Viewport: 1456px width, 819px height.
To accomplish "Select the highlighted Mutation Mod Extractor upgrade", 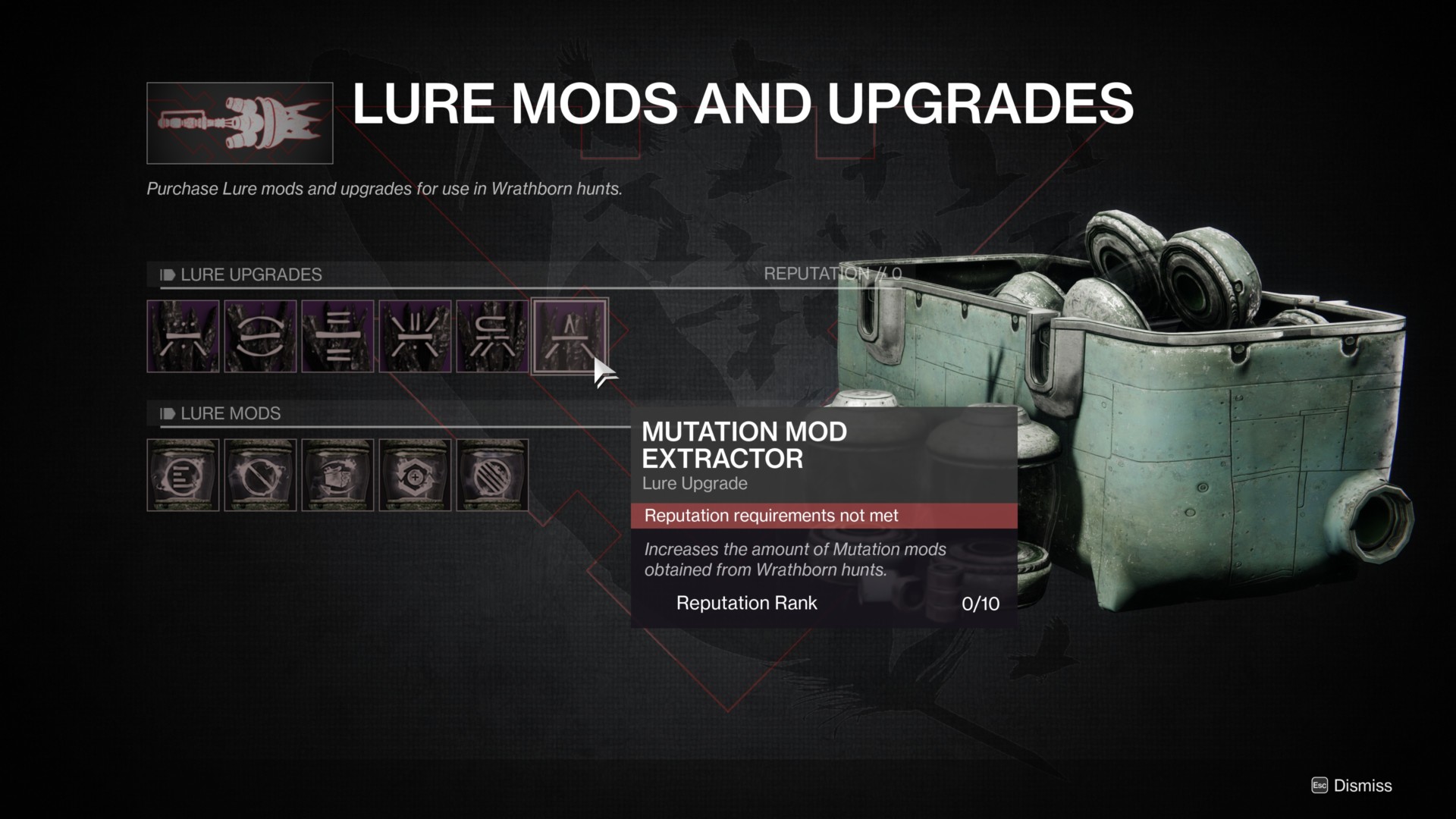I will pos(570,336).
